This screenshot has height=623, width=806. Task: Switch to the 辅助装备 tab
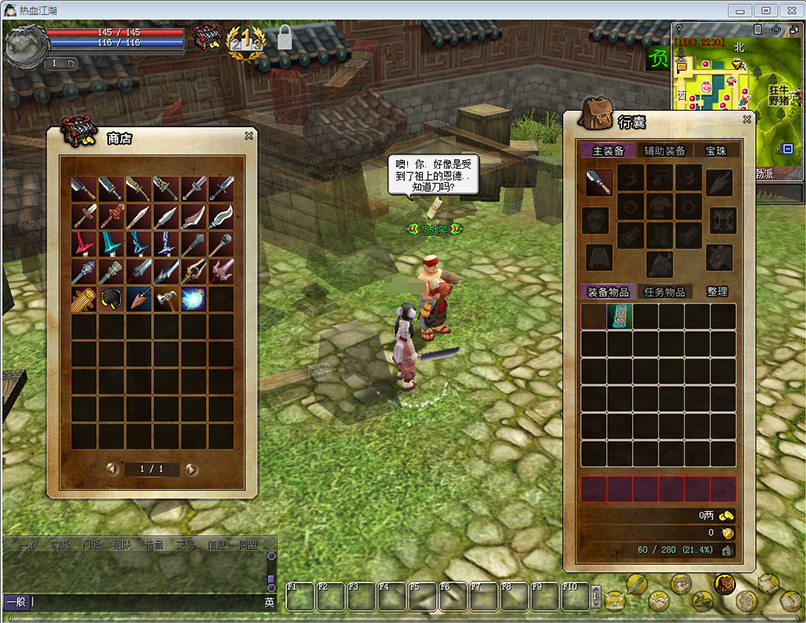pyautogui.click(x=664, y=151)
